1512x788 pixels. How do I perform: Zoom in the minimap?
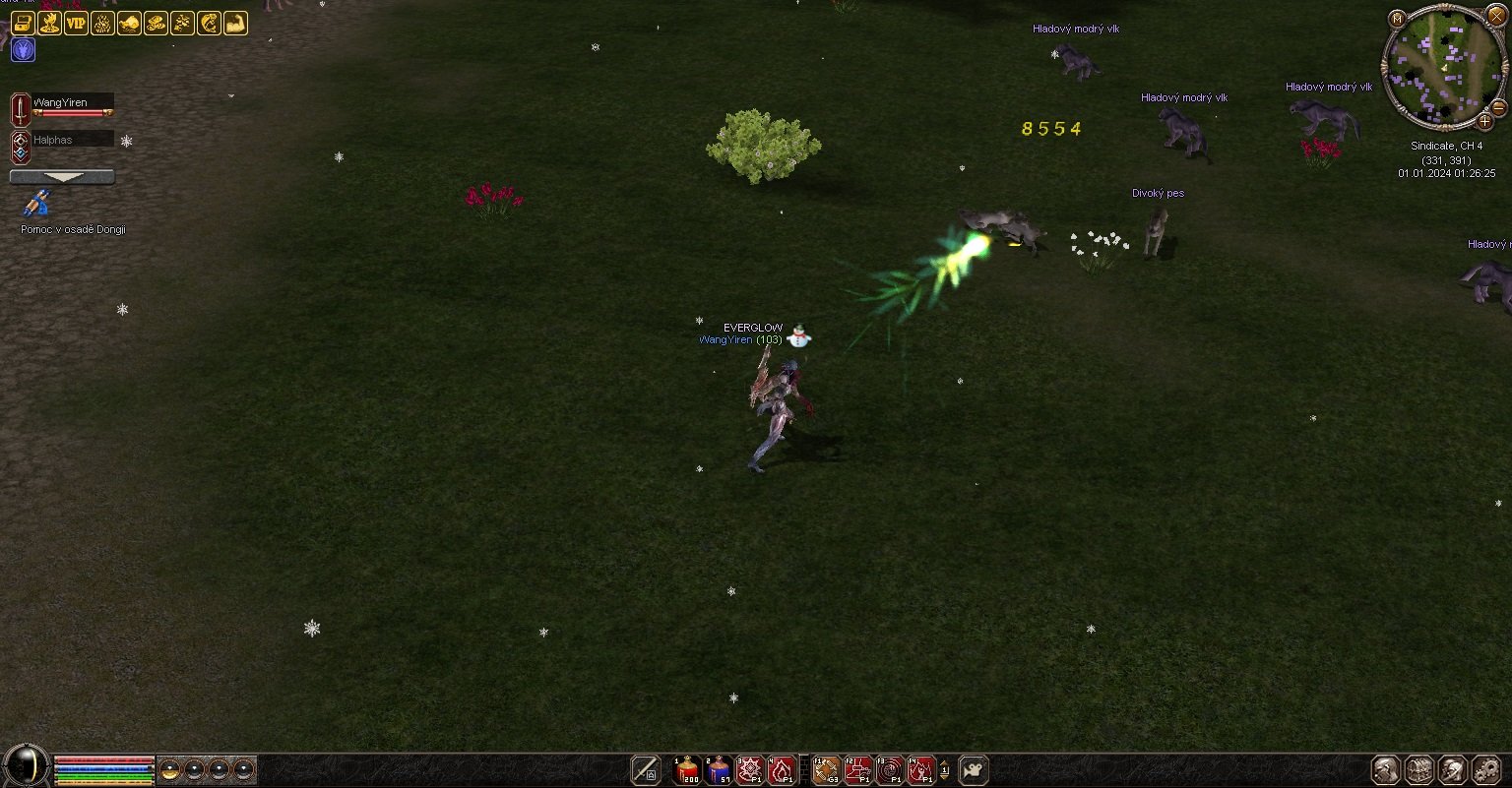coord(1484,121)
